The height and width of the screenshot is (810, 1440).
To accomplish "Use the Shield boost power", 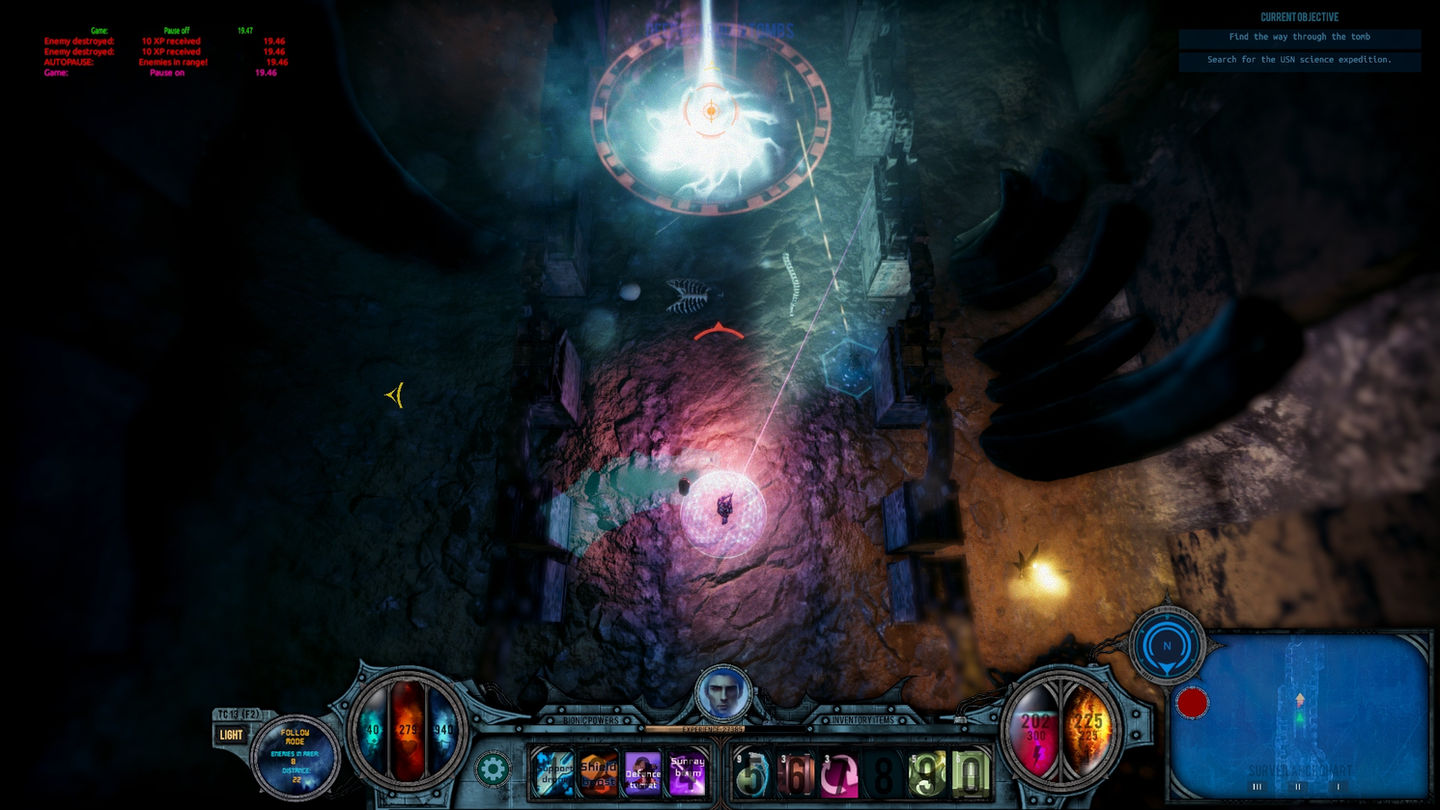I will [598, 773].
